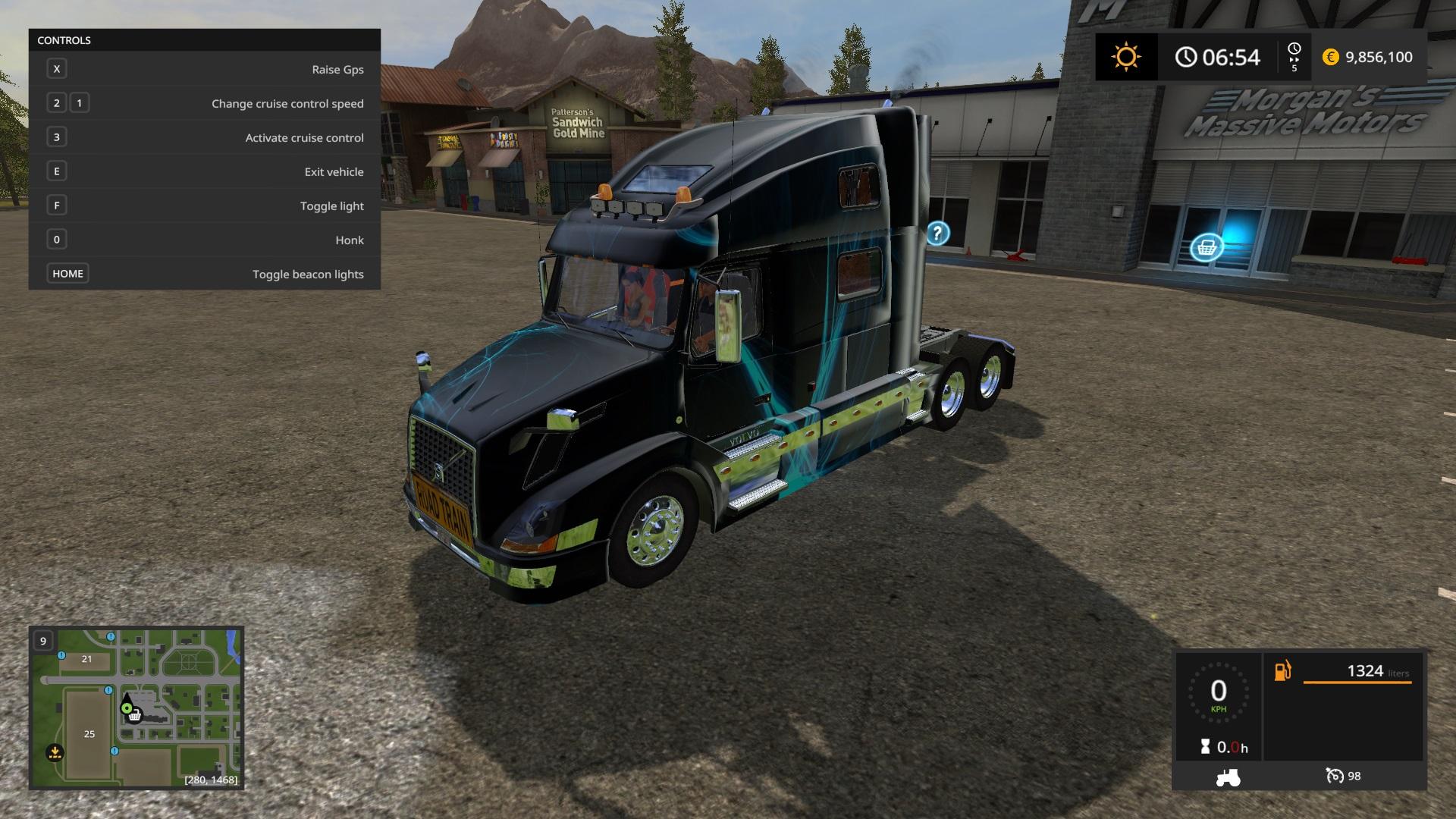Click the minimap in the corner
This screenshot has height=819, width=1456.
(136, 707)
